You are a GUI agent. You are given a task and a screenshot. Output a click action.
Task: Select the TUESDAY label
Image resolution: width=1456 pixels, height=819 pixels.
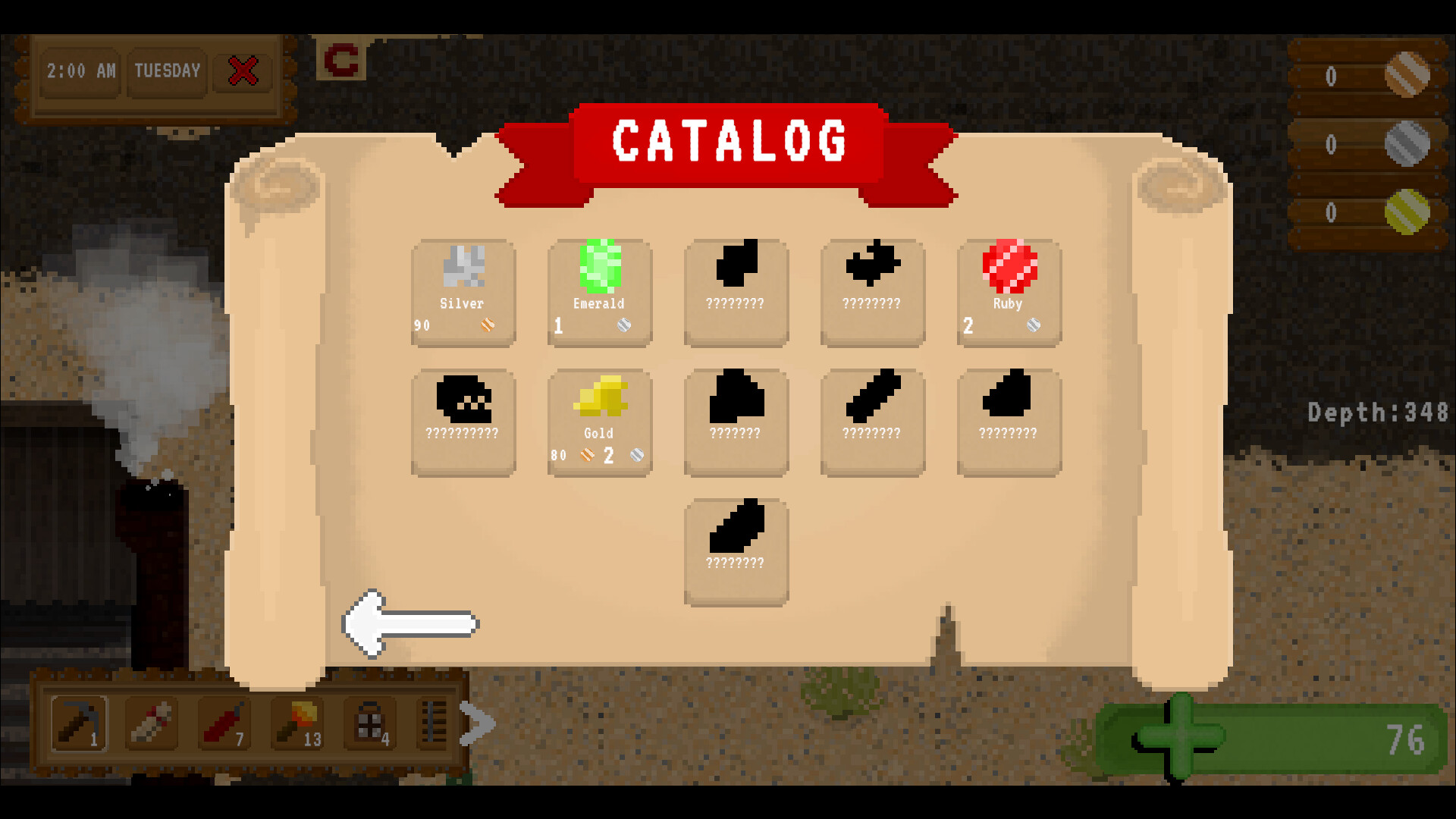(x=167, y=72)
